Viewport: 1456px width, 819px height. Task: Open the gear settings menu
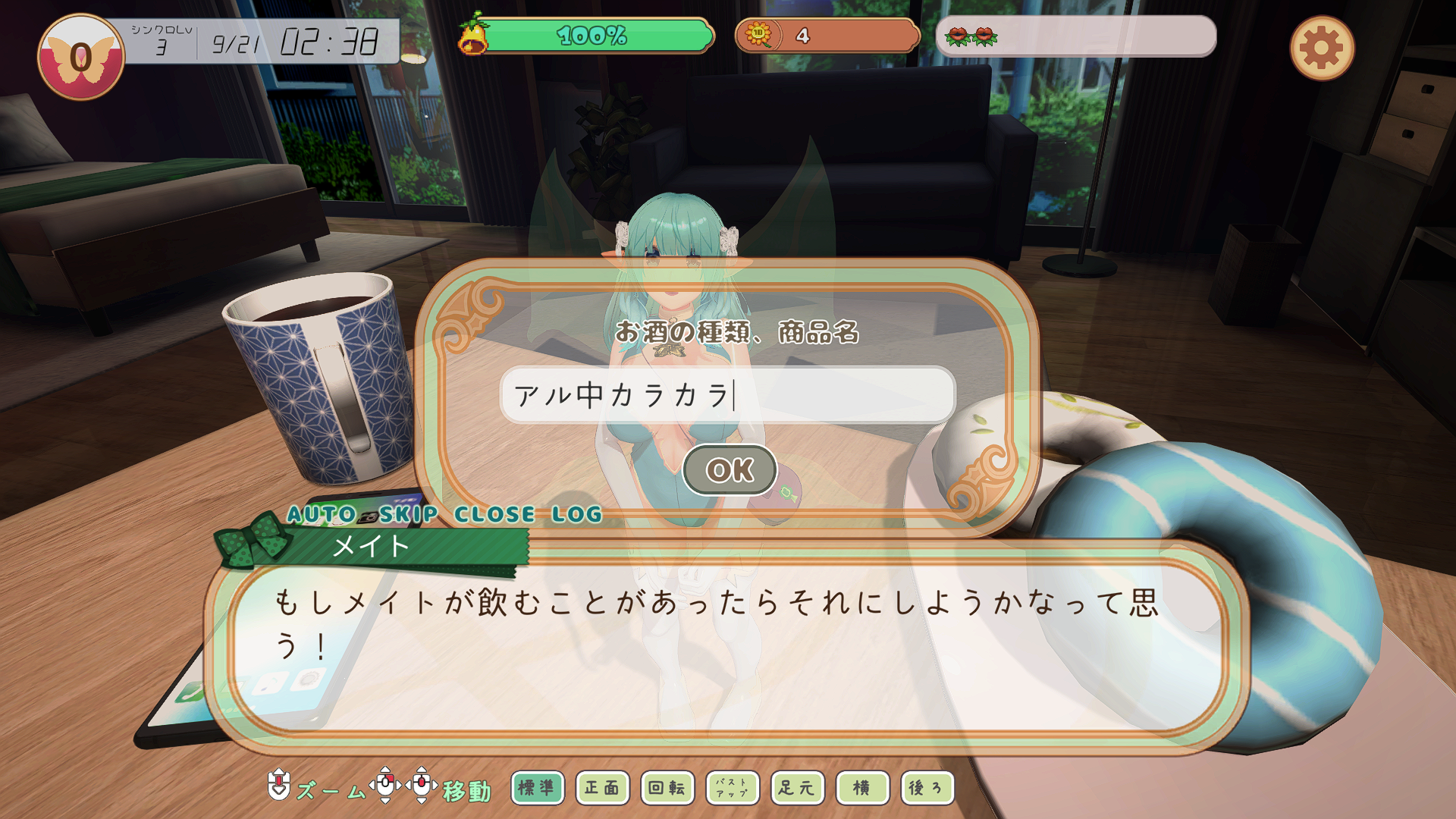1322,49
